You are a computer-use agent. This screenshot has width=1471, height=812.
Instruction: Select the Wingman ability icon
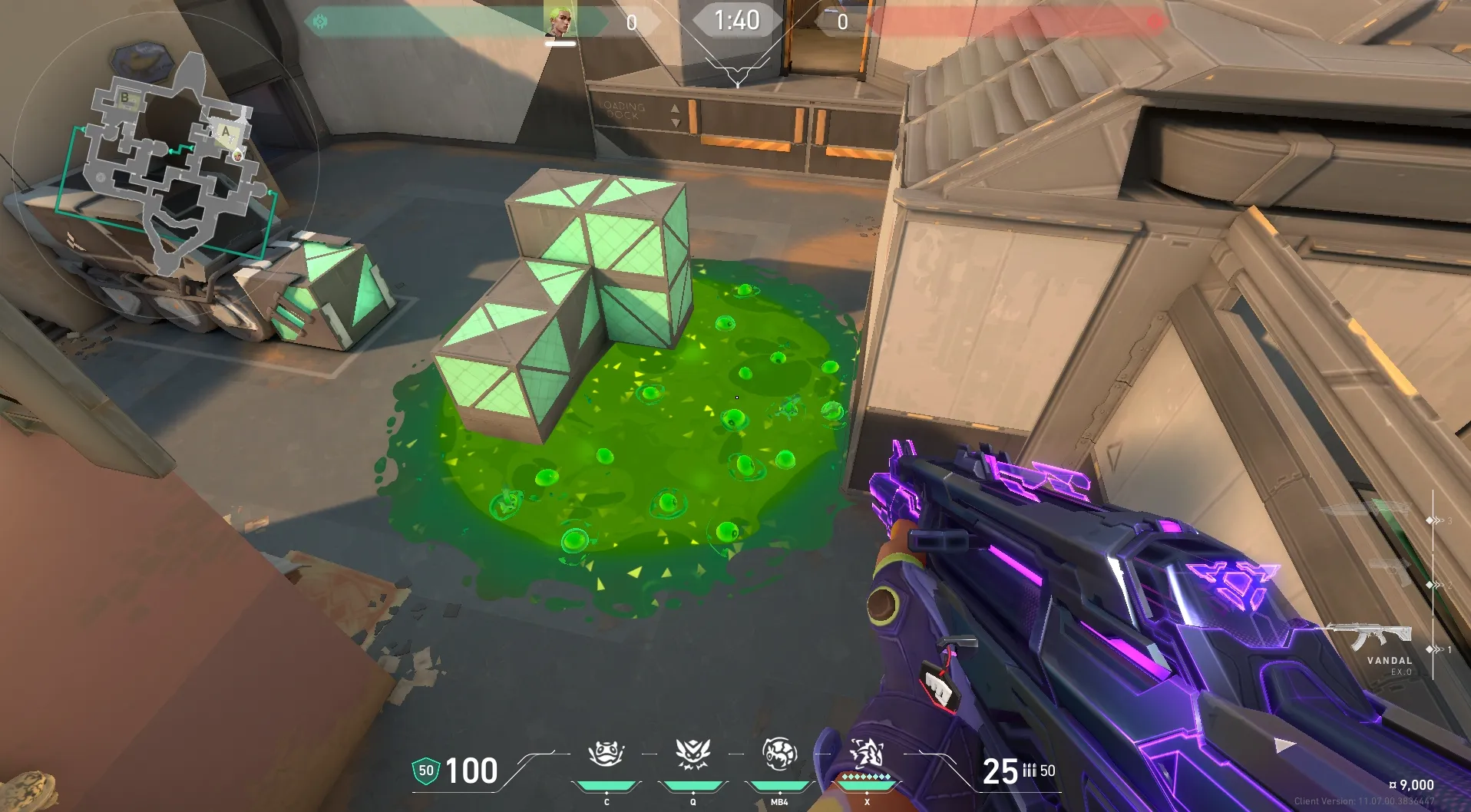tap(693, 754)
